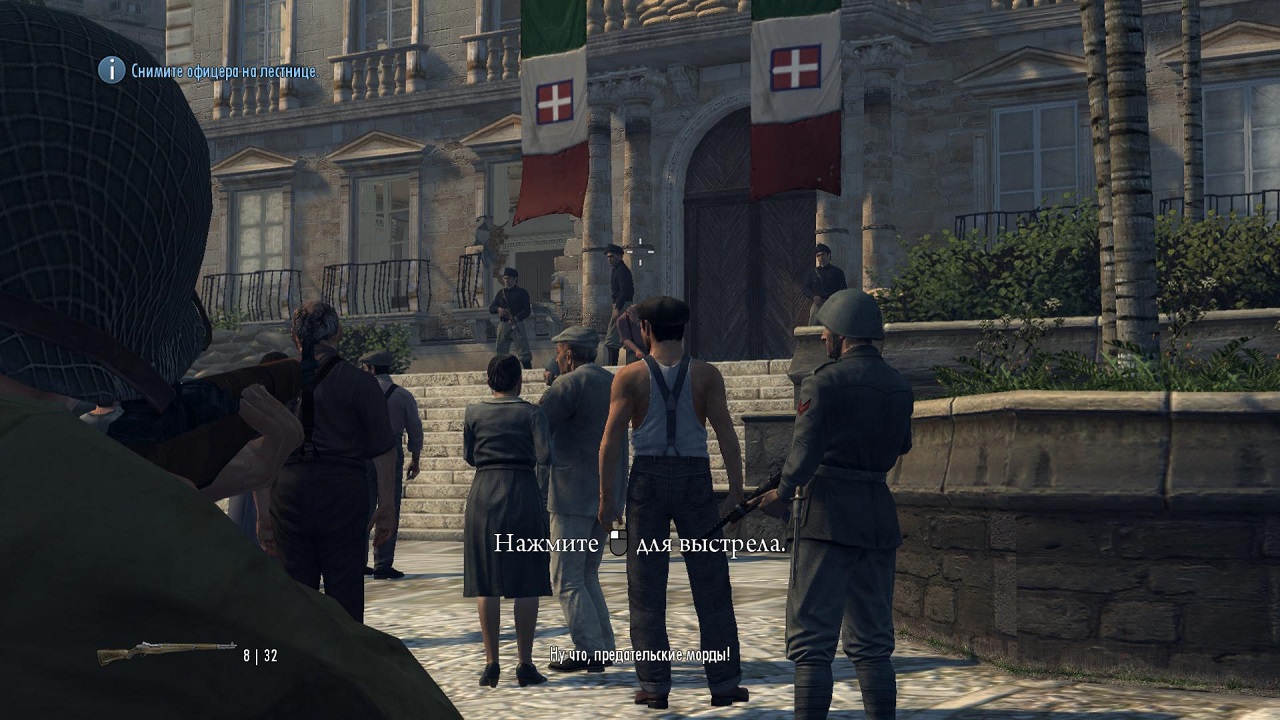
Task: Select the rifle weapon icon
Action: pyautogui.click(x=166, y=653)
